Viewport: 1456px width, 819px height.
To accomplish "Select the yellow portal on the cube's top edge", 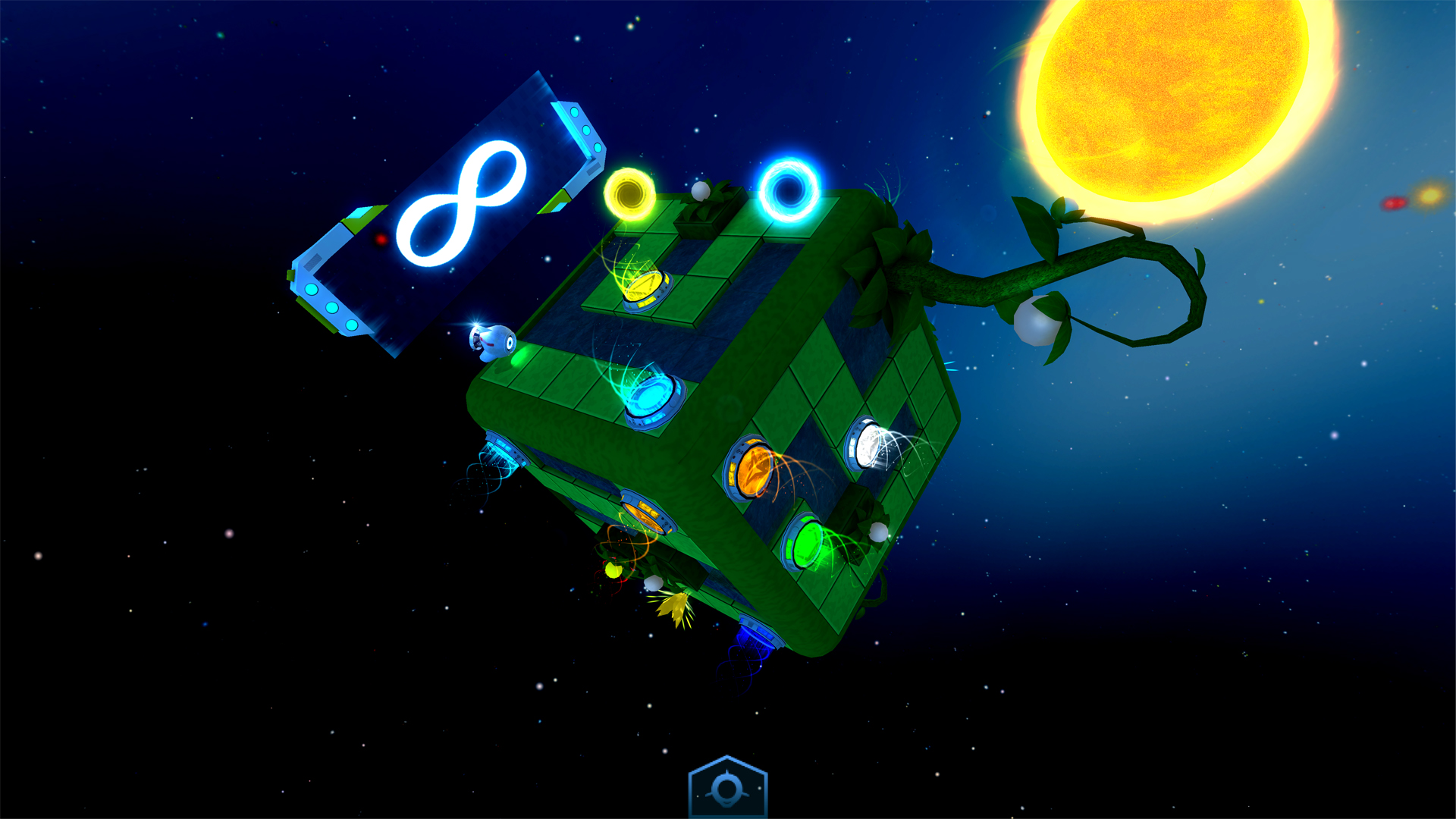I will tap(631, 196).
